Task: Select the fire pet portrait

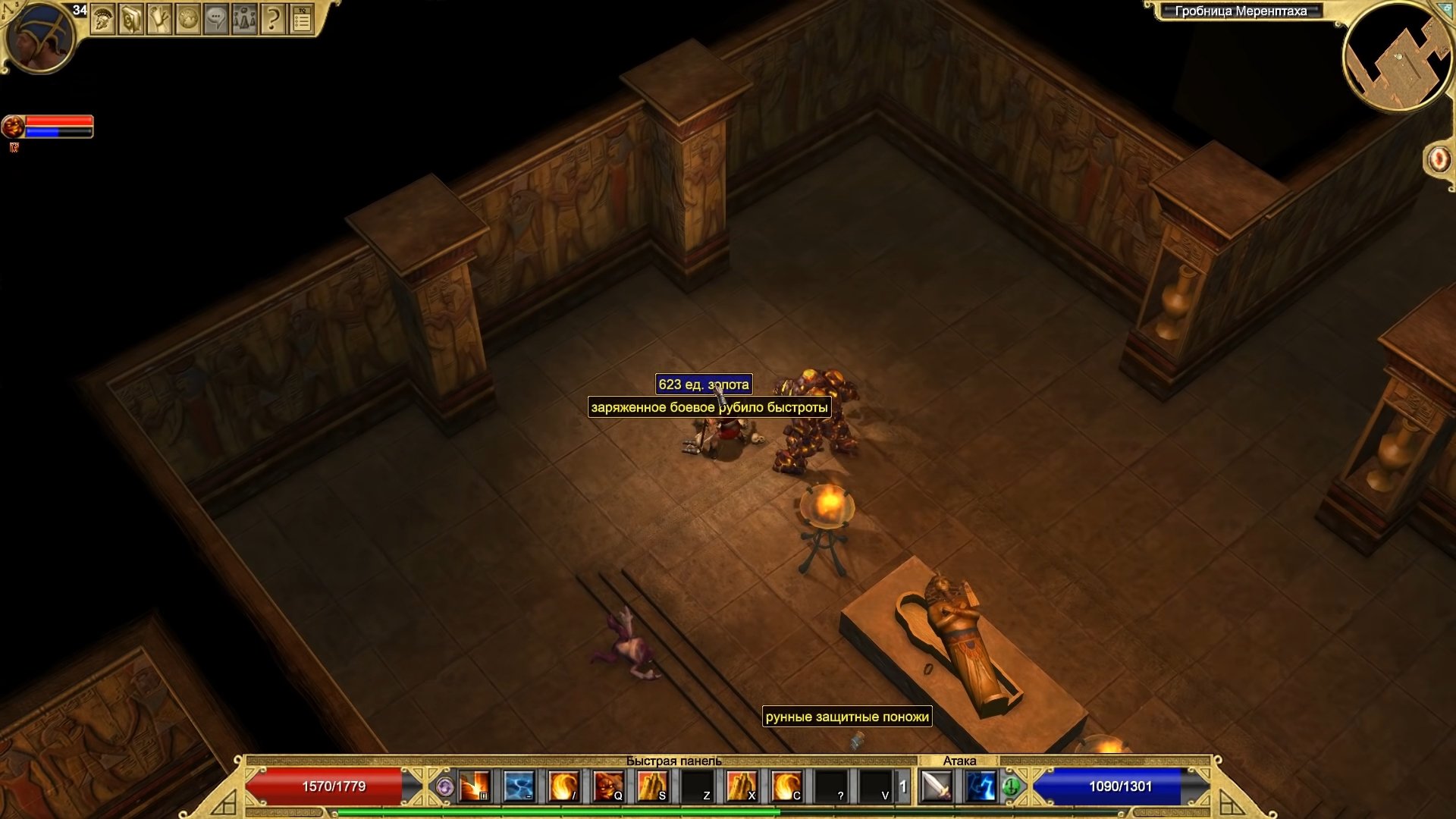Action: 13,126
